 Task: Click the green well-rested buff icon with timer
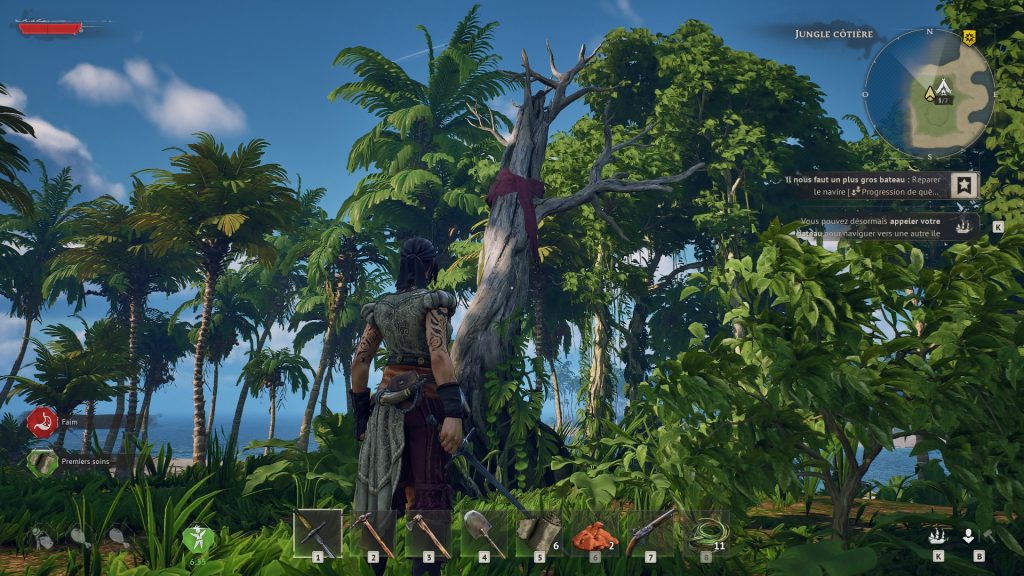(197, 540)
